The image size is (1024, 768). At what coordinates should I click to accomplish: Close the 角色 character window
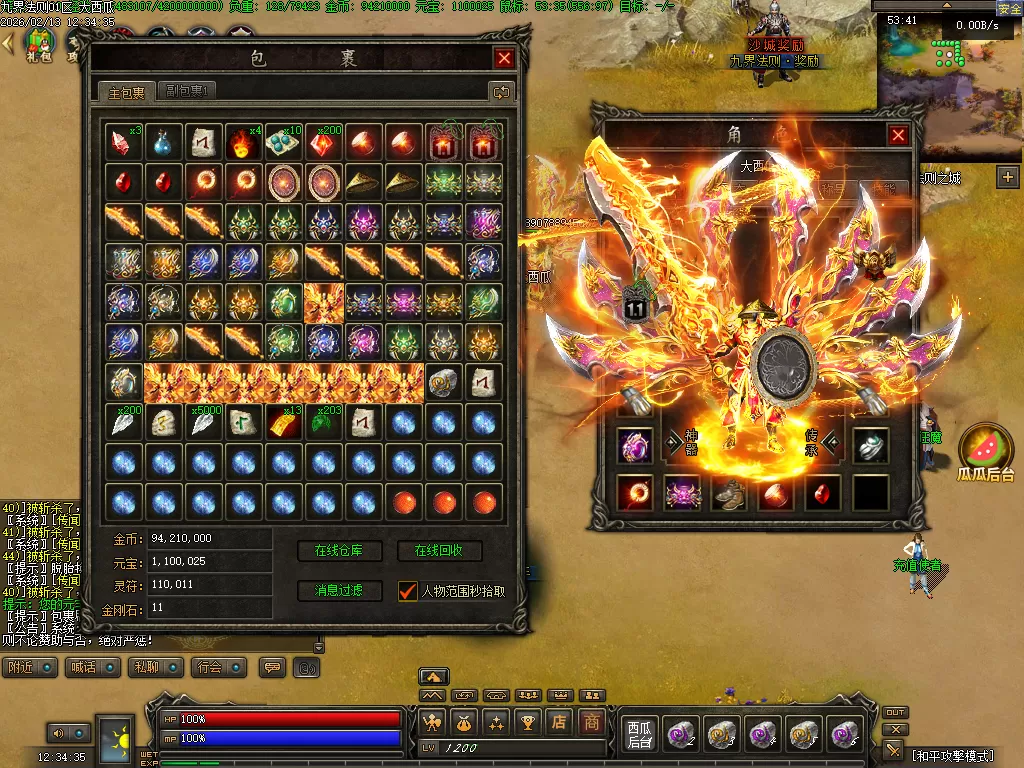pos(899,135)
